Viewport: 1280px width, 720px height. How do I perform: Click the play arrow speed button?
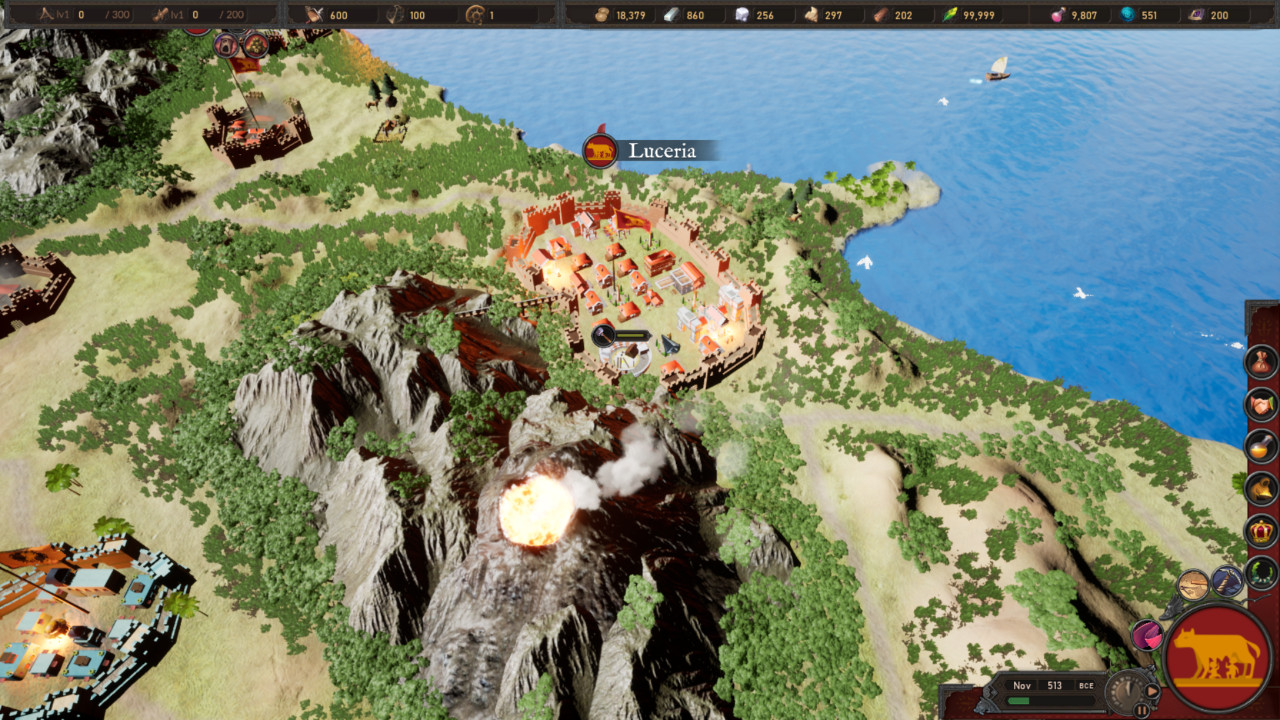(x=1152, y=690)
